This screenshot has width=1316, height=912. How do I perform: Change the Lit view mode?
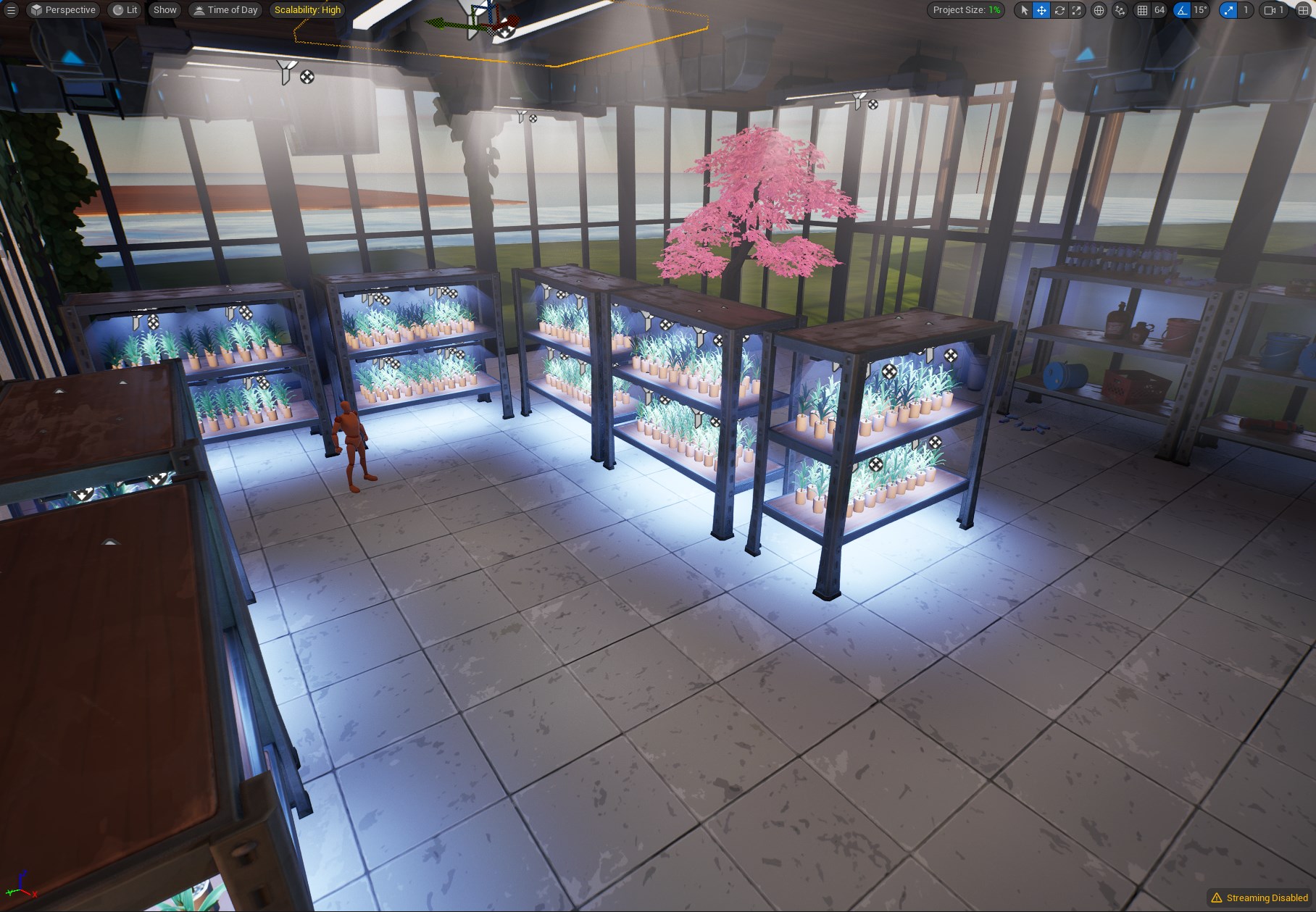point(125,10)
